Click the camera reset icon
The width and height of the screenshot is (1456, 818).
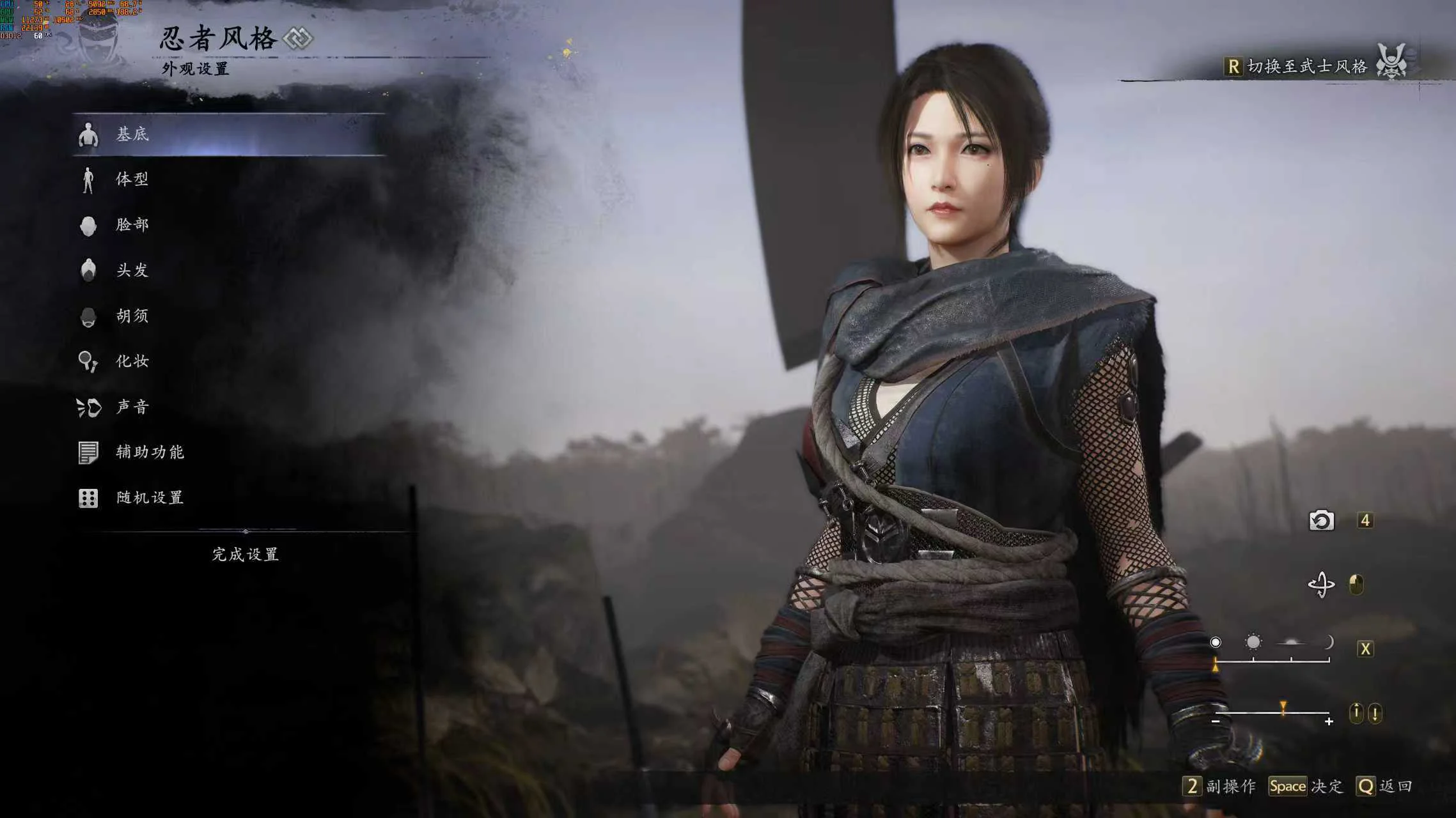1321,521
